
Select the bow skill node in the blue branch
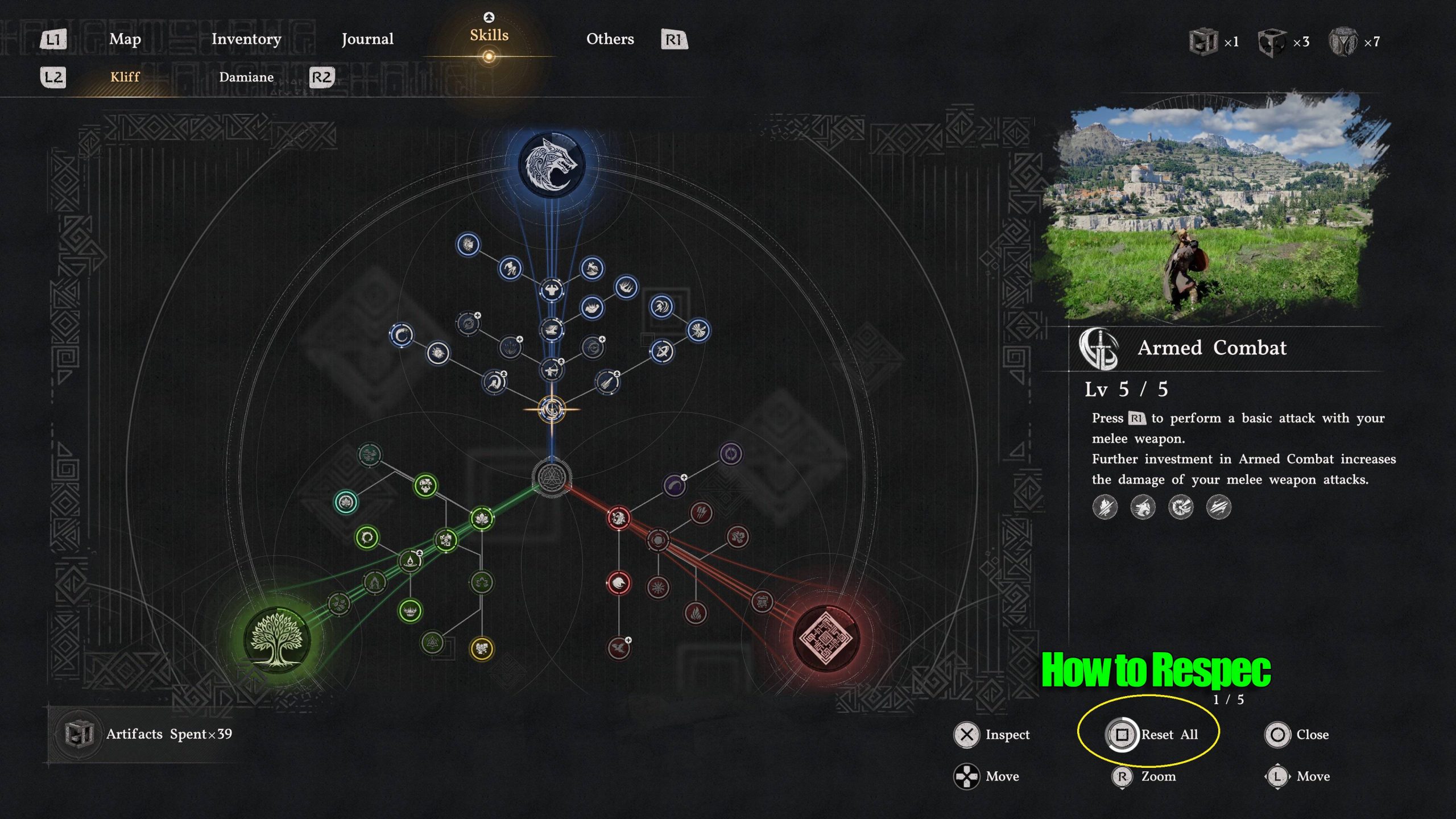coord(551,369)
